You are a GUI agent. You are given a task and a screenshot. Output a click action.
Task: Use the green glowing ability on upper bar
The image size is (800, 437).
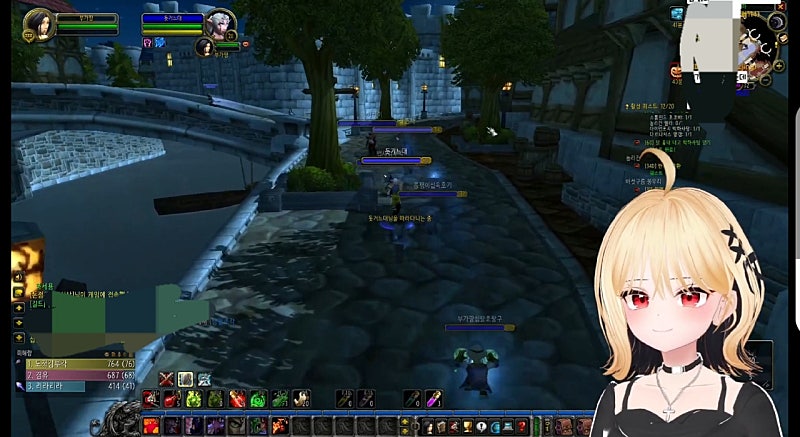(258, 399)
